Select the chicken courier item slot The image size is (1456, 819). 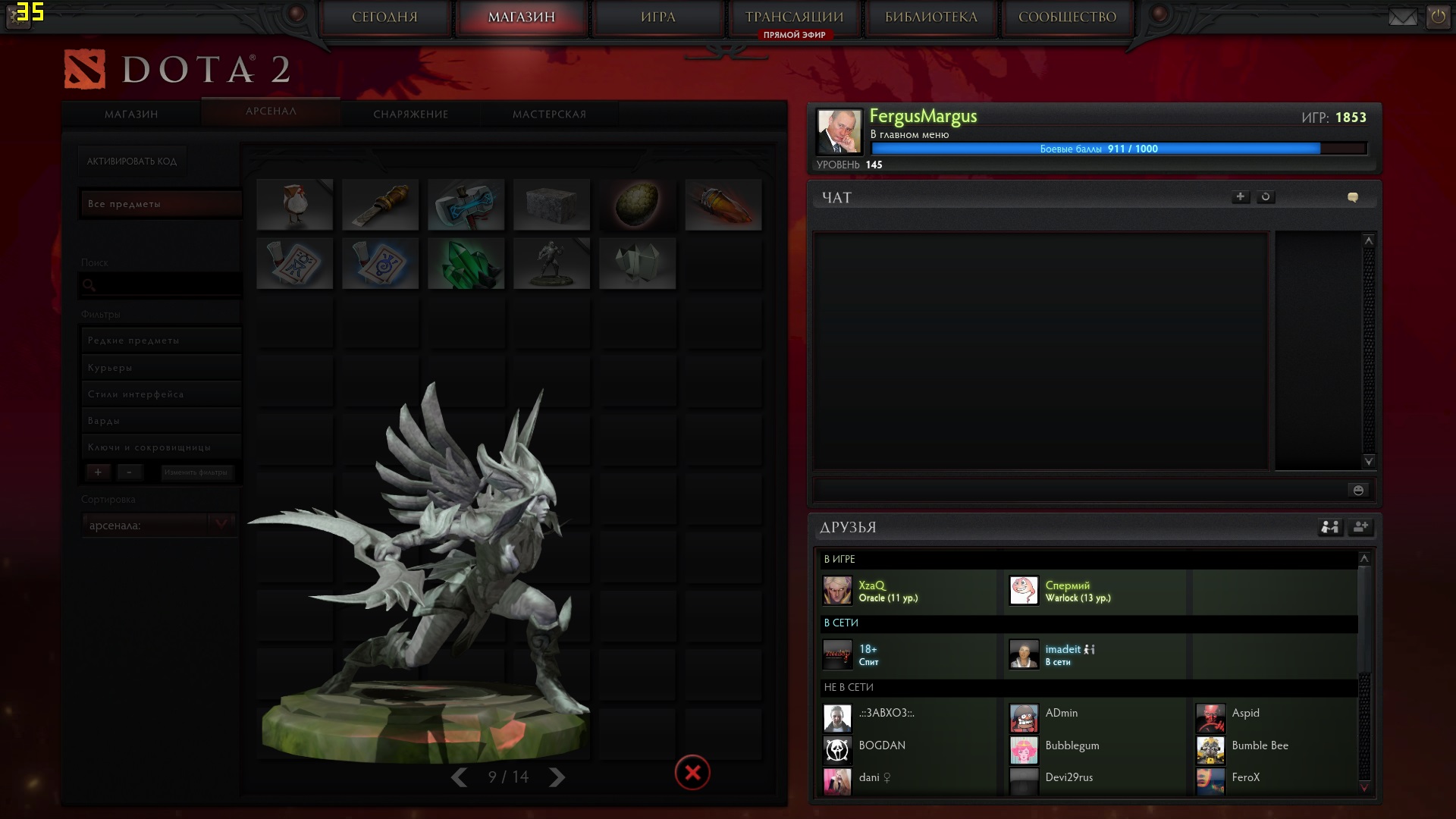(x=294, y=205)
